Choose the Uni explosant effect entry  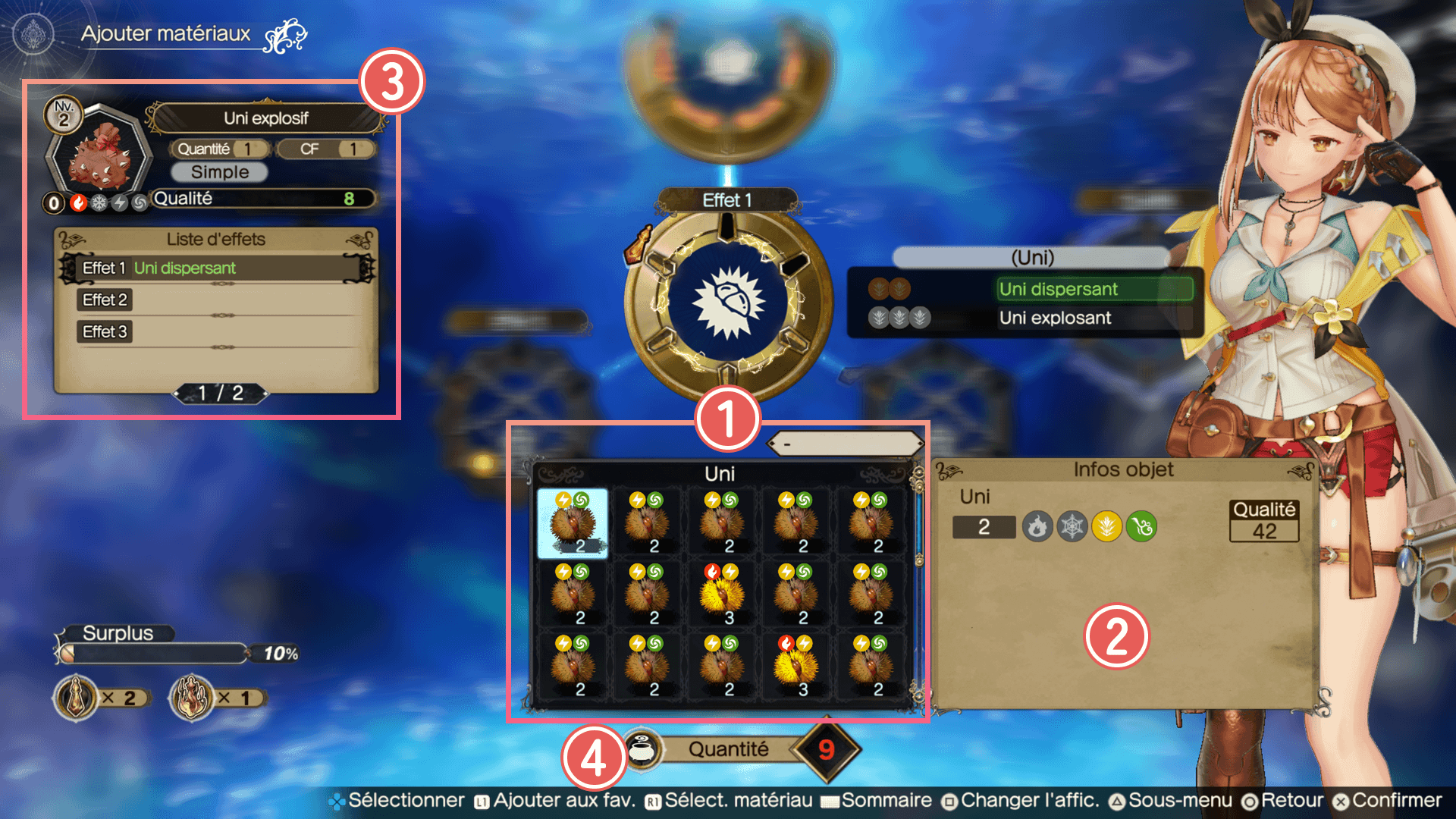point(1054,318)
